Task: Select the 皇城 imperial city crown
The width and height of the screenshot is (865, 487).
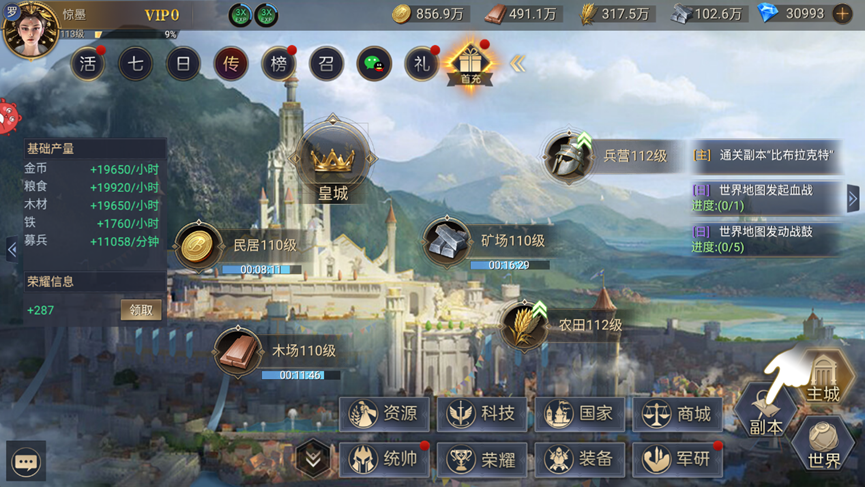Action: [x=333, y=162]
